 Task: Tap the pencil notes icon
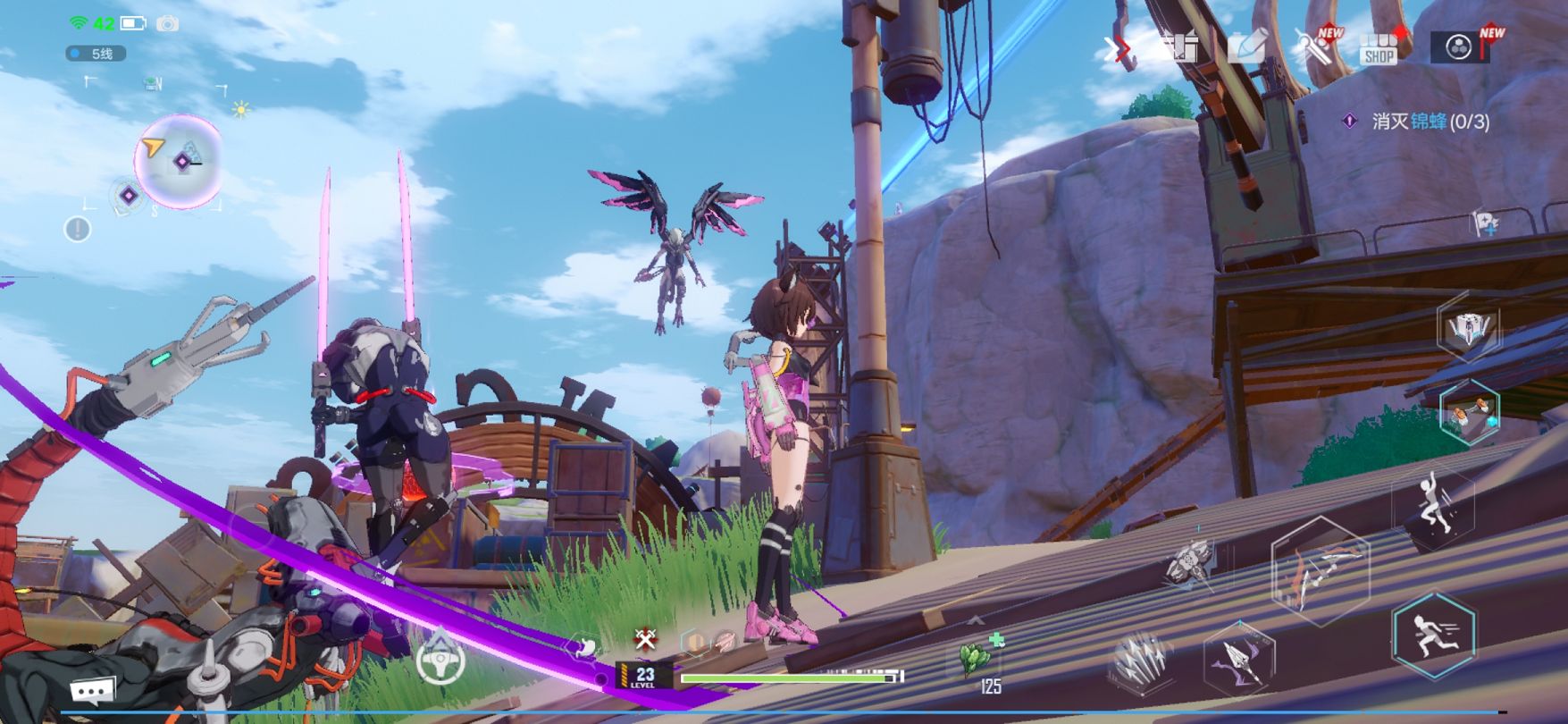[1247, 46]
